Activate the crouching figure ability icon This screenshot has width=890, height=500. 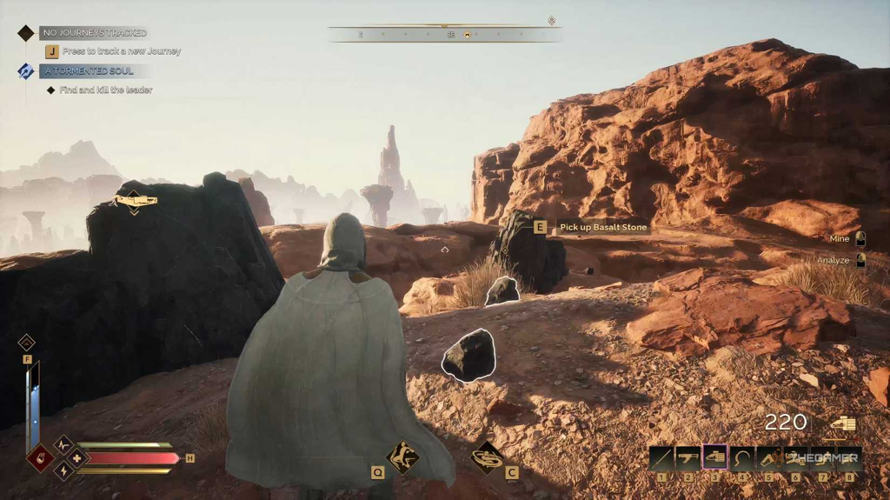(403, 457)
